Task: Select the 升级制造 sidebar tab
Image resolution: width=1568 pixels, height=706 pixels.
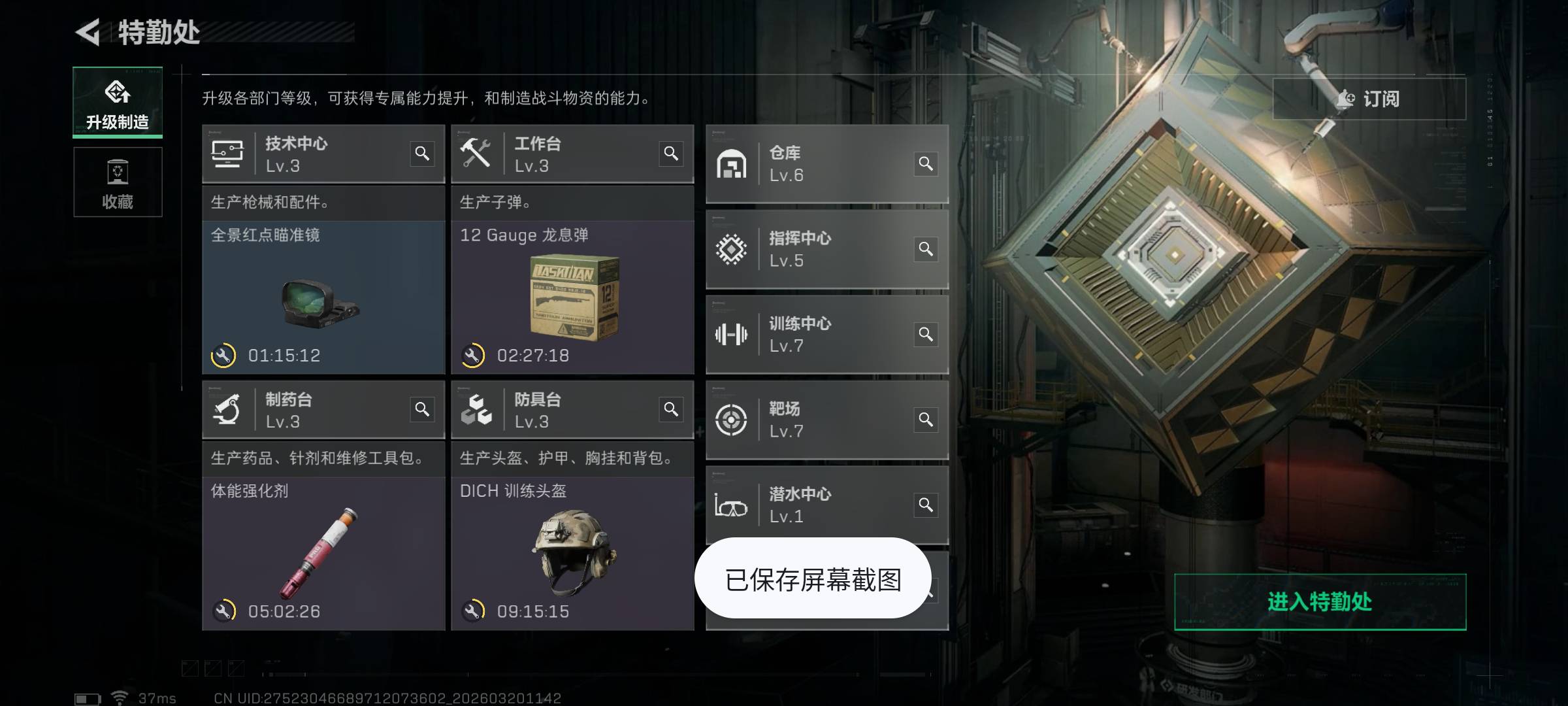Action: coord(118,103)
